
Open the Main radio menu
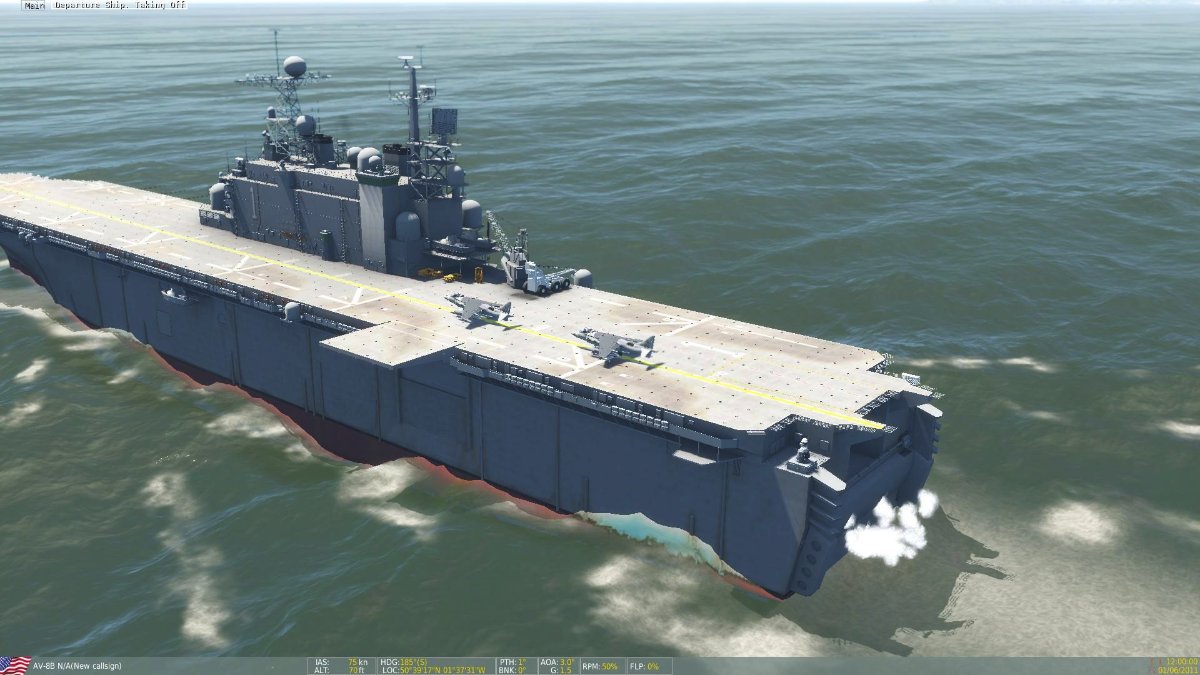click(33, 5)
